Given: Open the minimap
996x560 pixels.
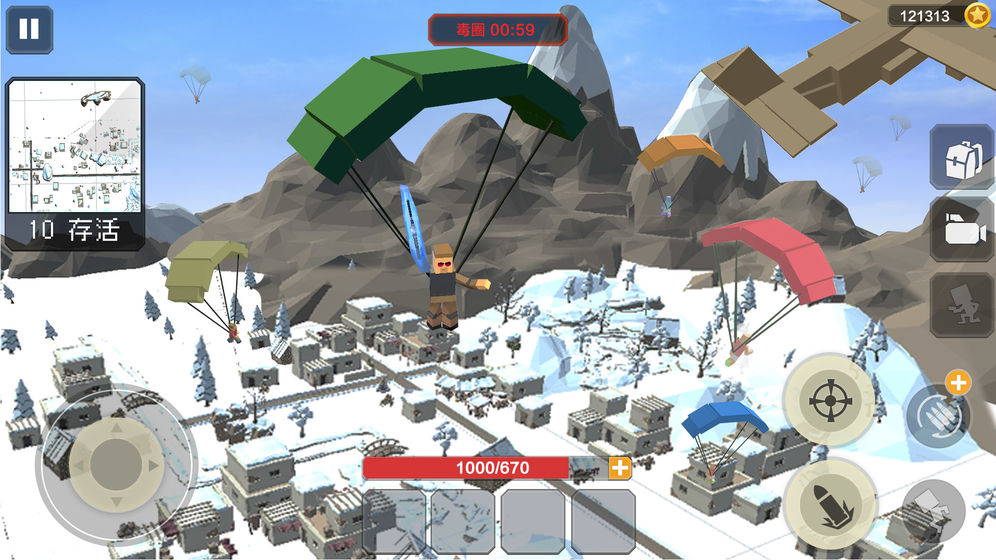Looking at the screenshot, I should pos(75,147).
